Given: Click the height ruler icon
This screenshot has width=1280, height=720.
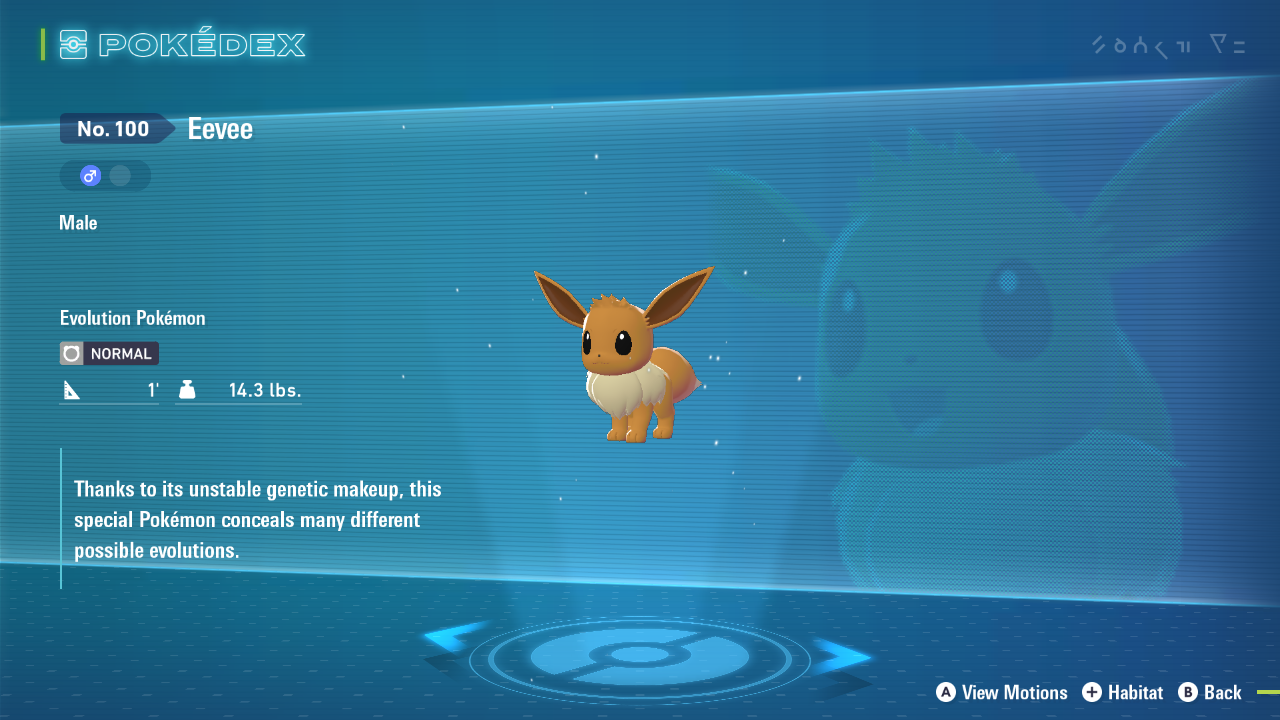Looking at the screenshot, I should click(70, 388).
